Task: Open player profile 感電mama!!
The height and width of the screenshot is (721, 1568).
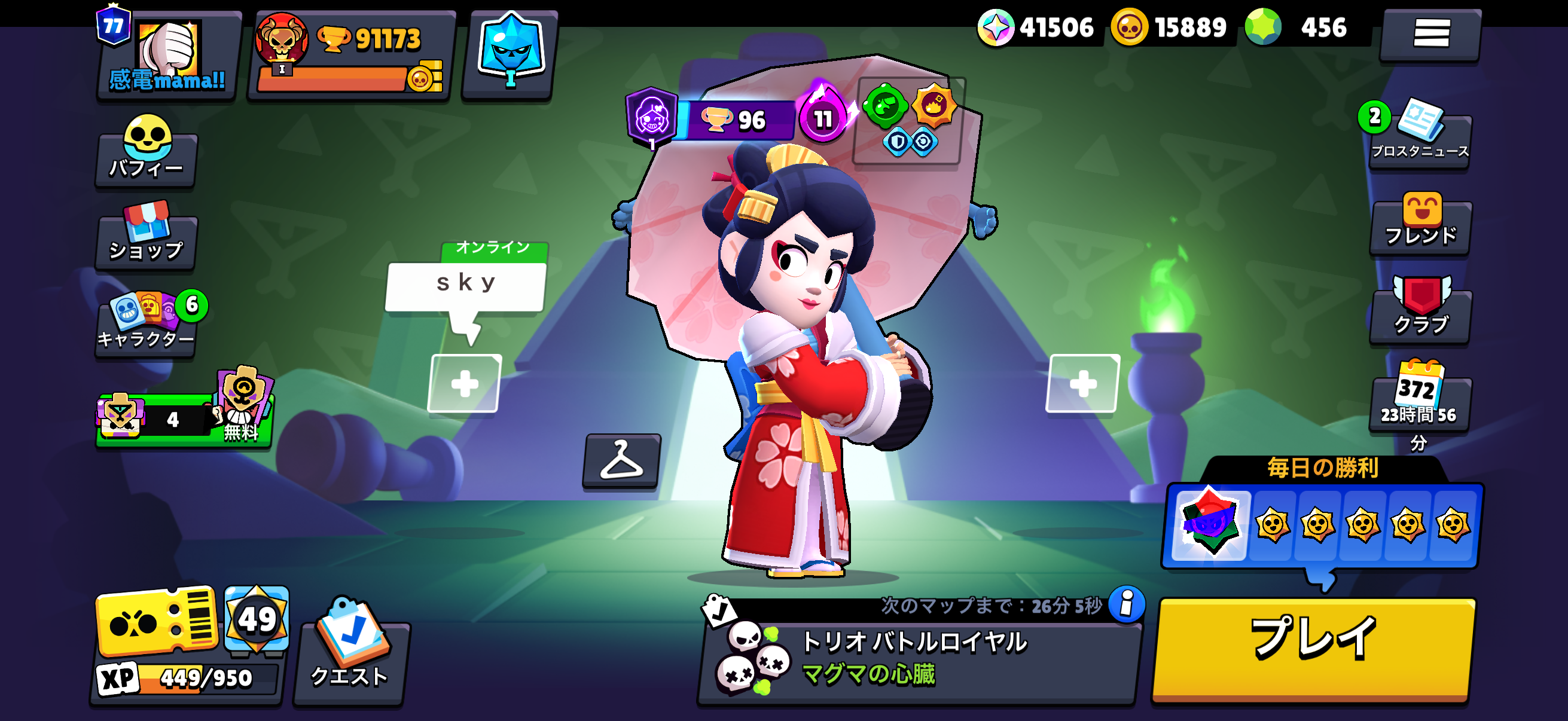Action: pyautogui.click(x=167, y=55)
